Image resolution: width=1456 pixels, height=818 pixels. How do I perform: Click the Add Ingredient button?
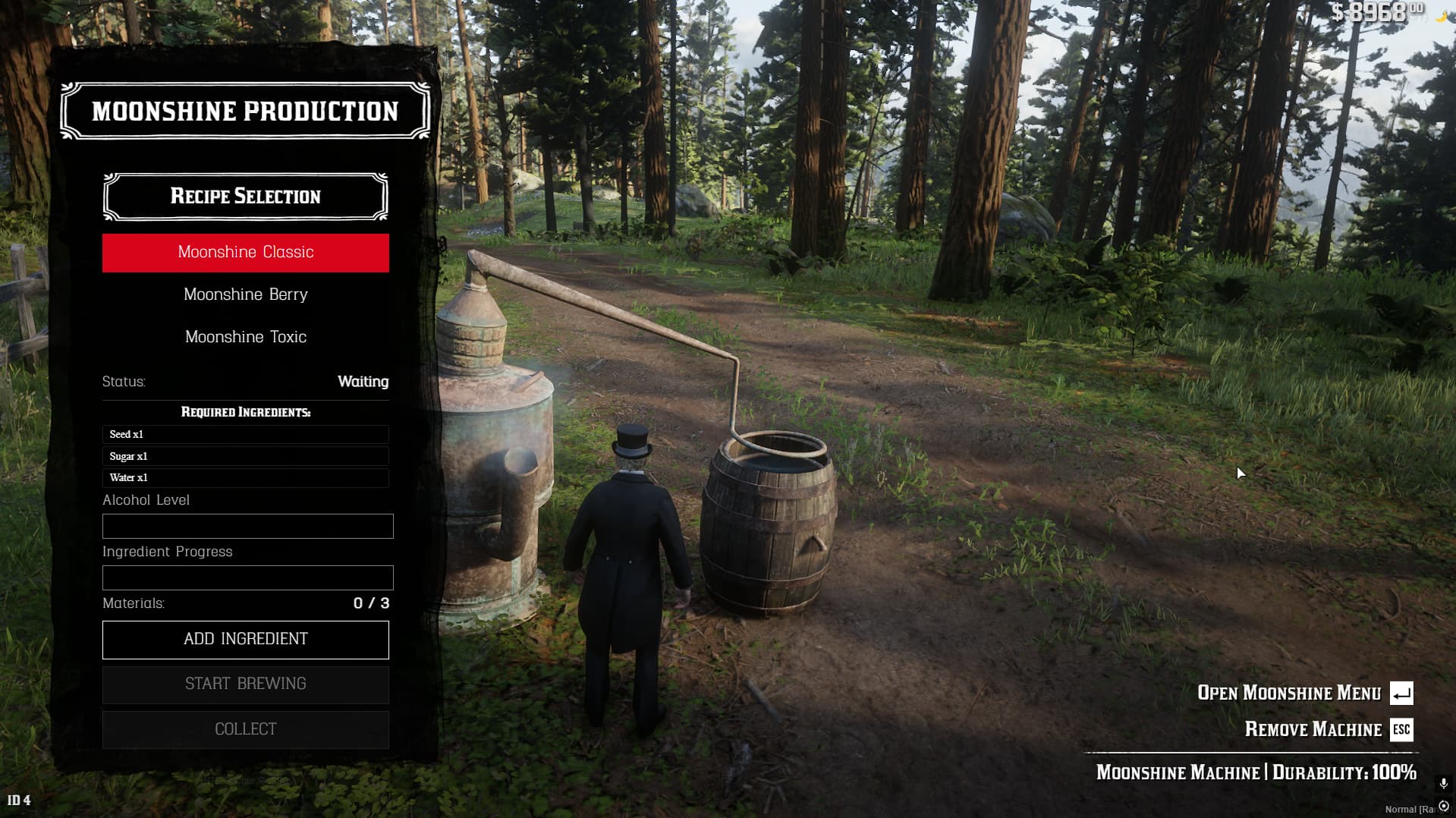[x=245, y=640]
